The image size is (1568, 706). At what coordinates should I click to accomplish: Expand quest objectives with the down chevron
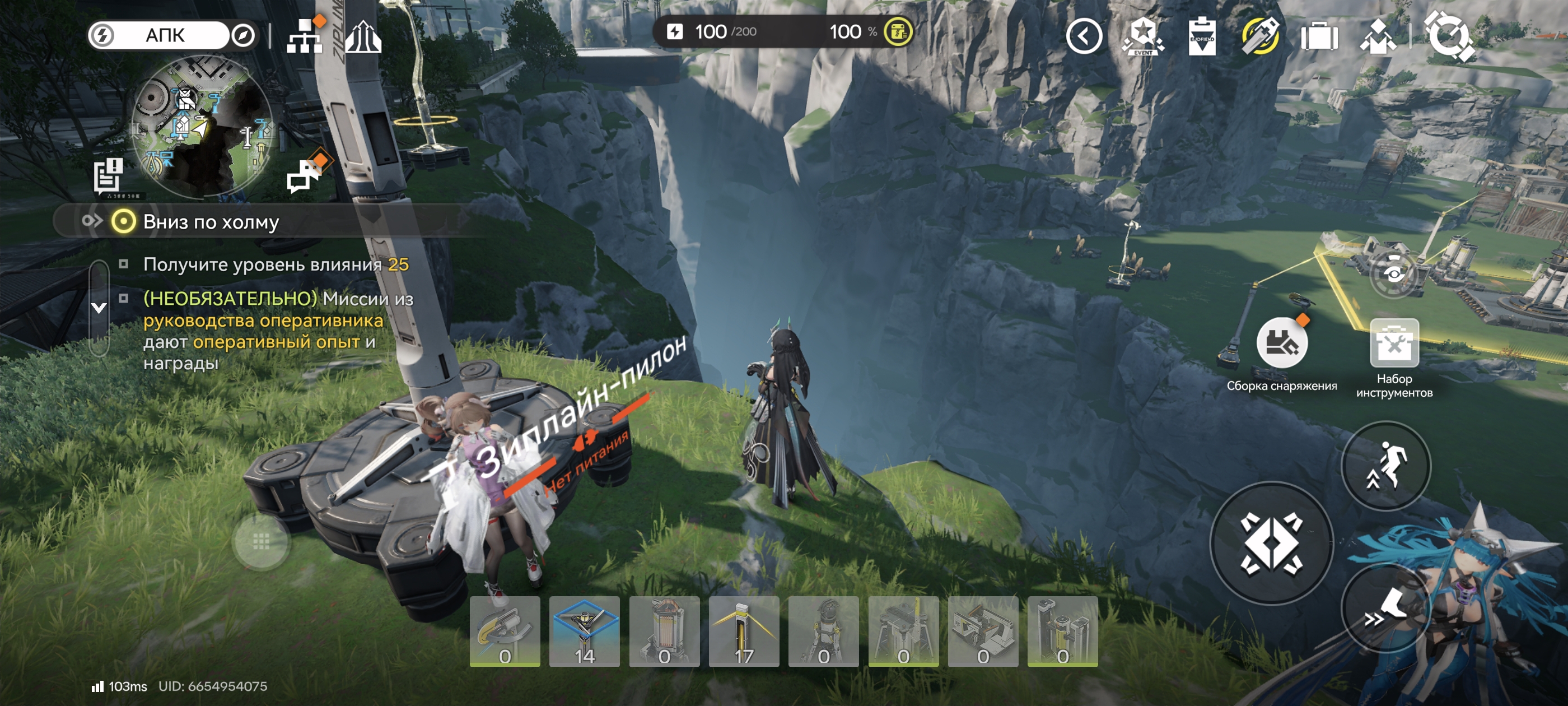99,308
